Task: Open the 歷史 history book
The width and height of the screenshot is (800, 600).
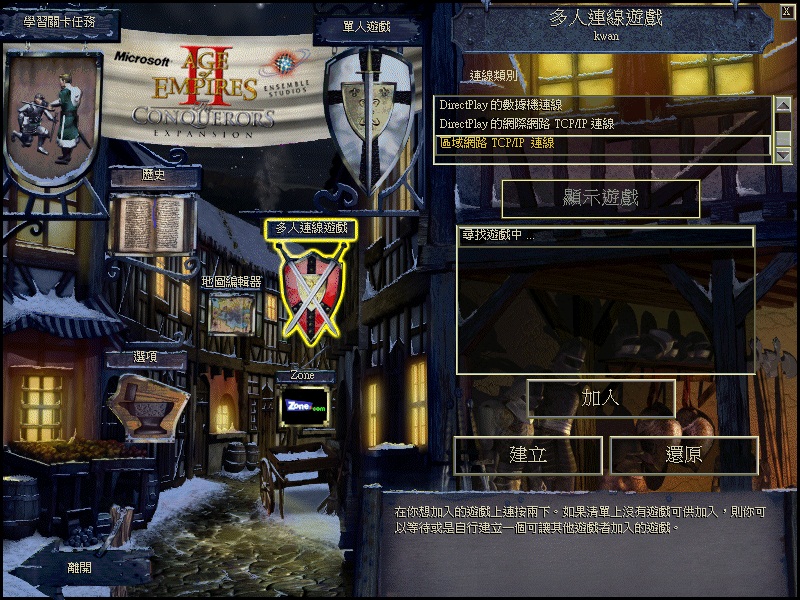Action: pyautogui.click(x=152, y=222)
